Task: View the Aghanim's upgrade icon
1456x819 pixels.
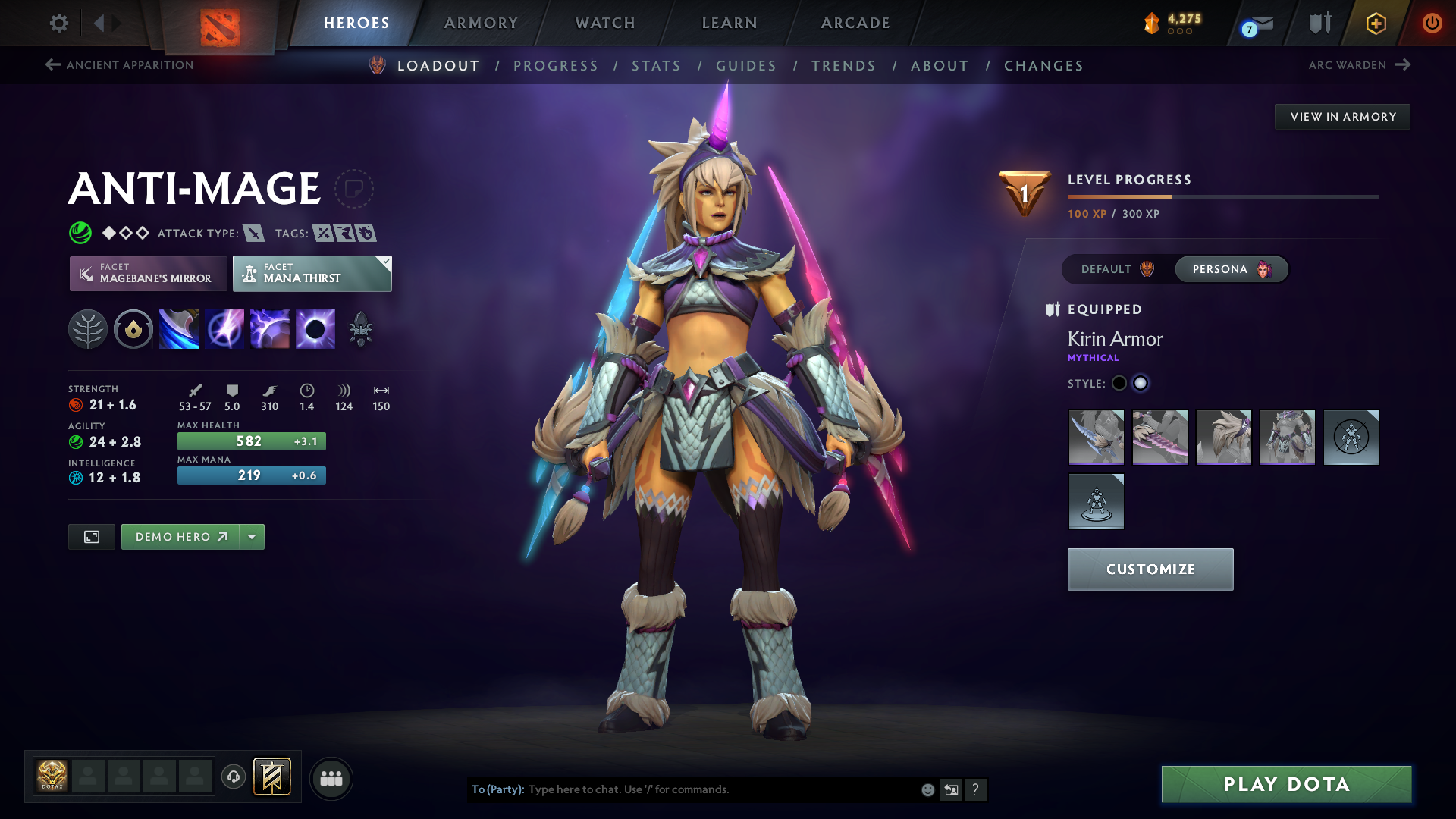Action: [x=360, y=328]
